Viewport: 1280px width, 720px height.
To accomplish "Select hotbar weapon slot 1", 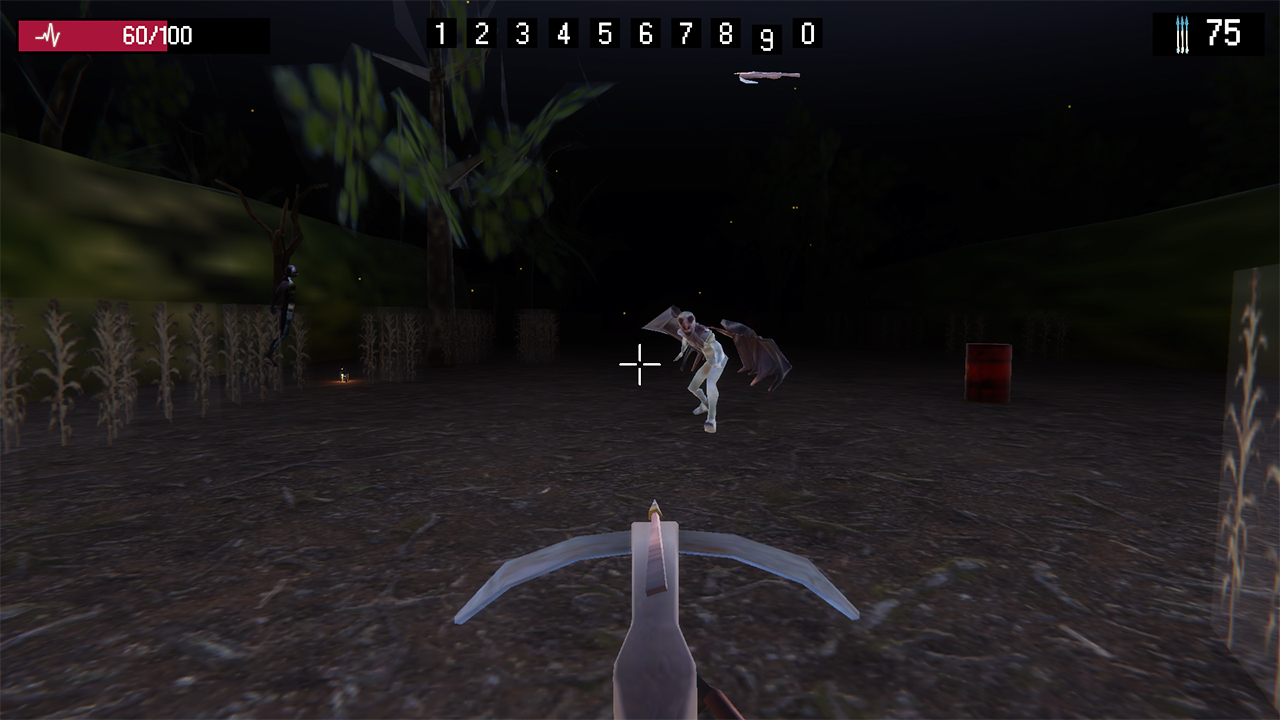I will click(440, 34).
